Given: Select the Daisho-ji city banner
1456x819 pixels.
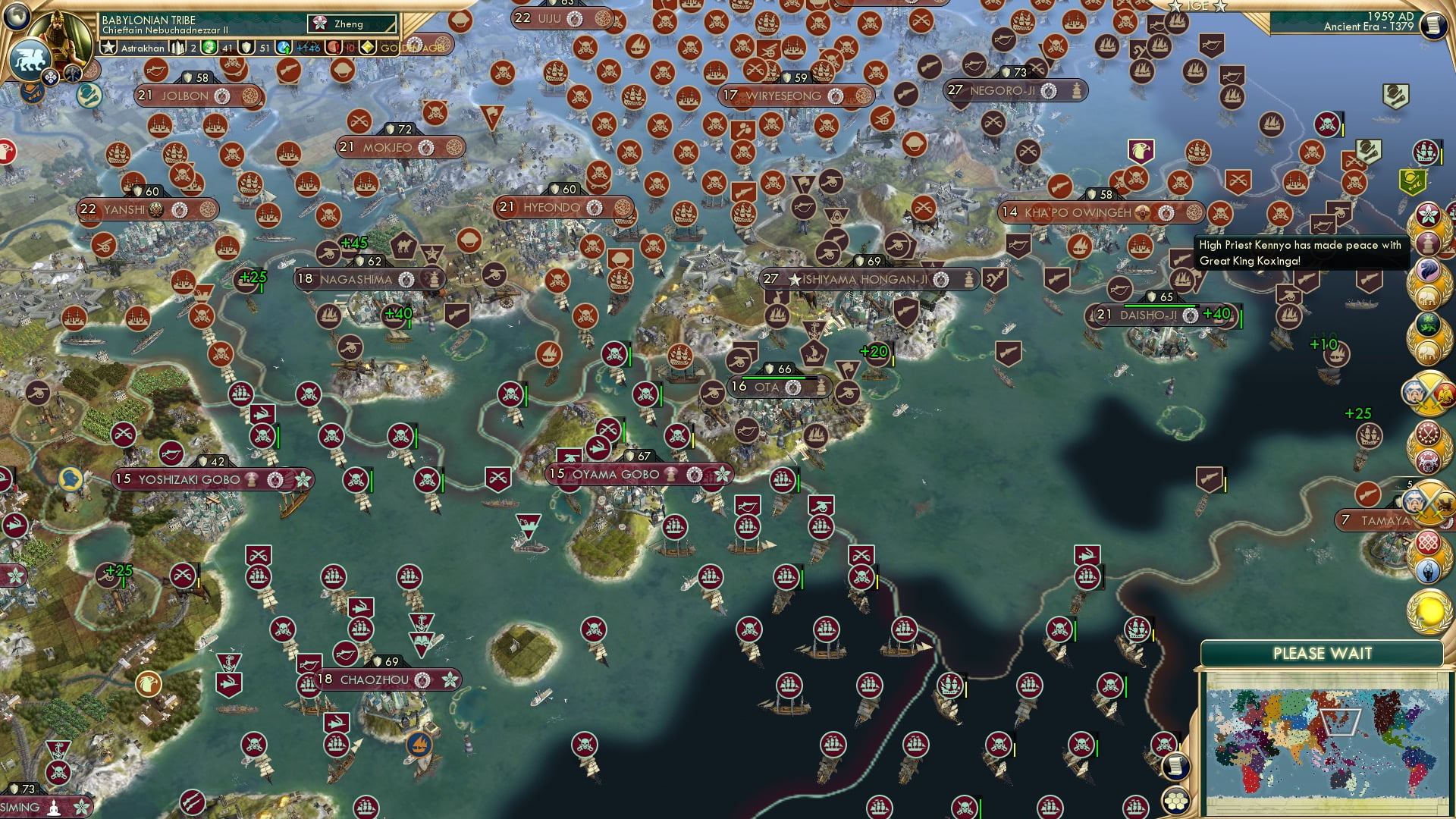Looking at the screenshot, I should pos(1148,315).
